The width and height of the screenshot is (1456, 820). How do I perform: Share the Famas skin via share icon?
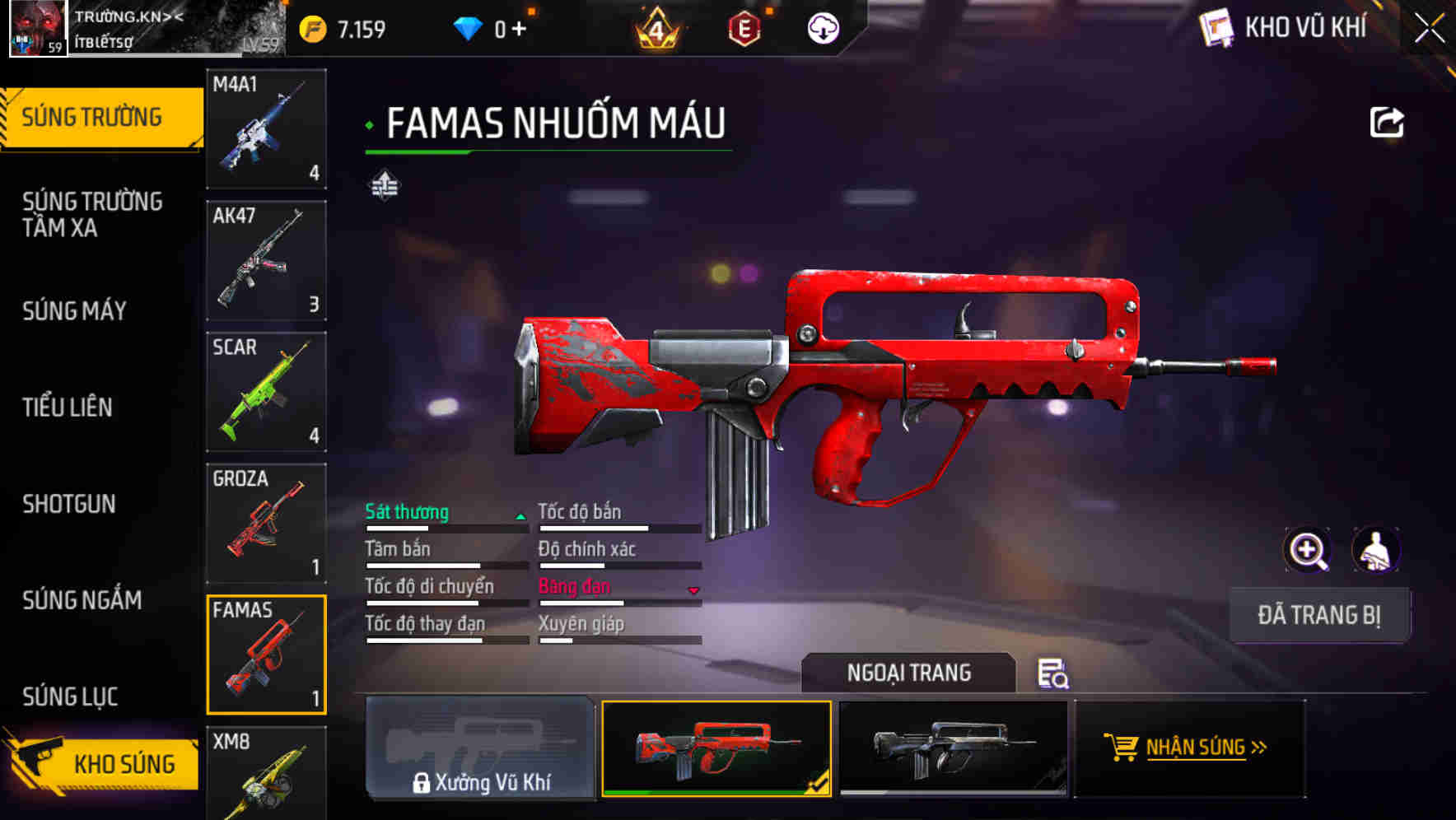[x=1386, y=123]
